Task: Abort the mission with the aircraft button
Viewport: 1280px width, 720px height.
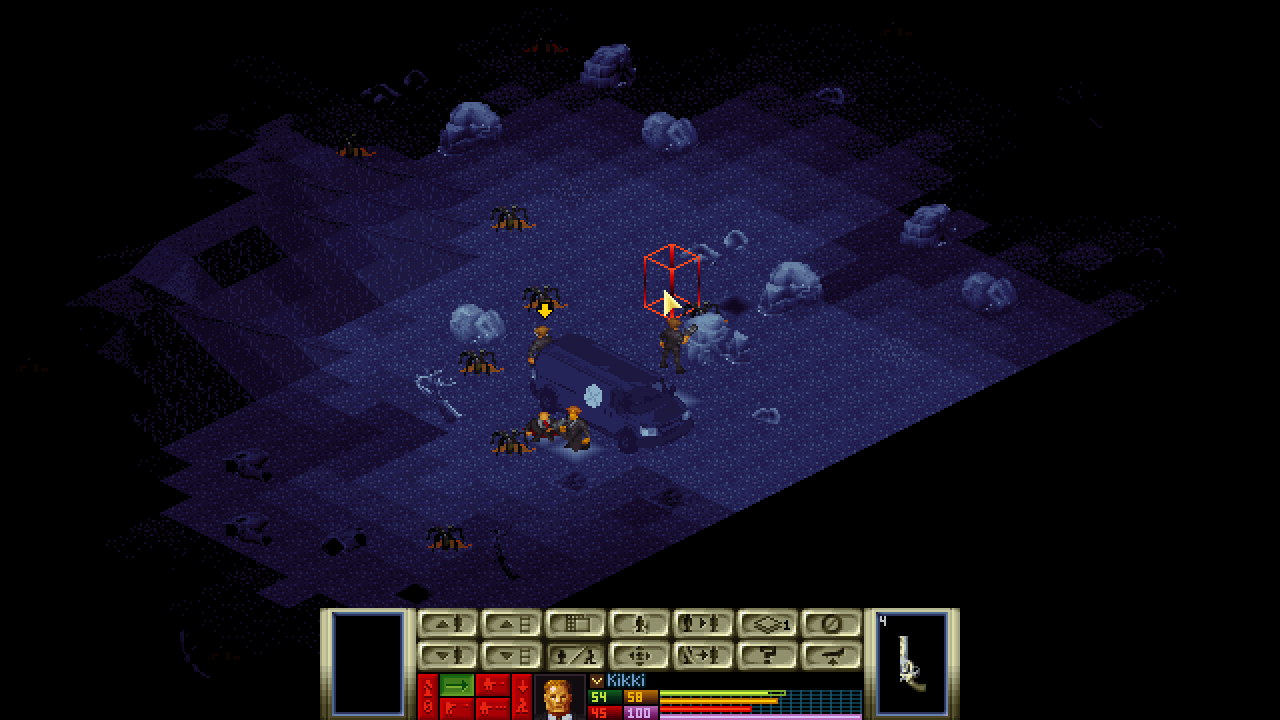Action: (x=831, y=656)
